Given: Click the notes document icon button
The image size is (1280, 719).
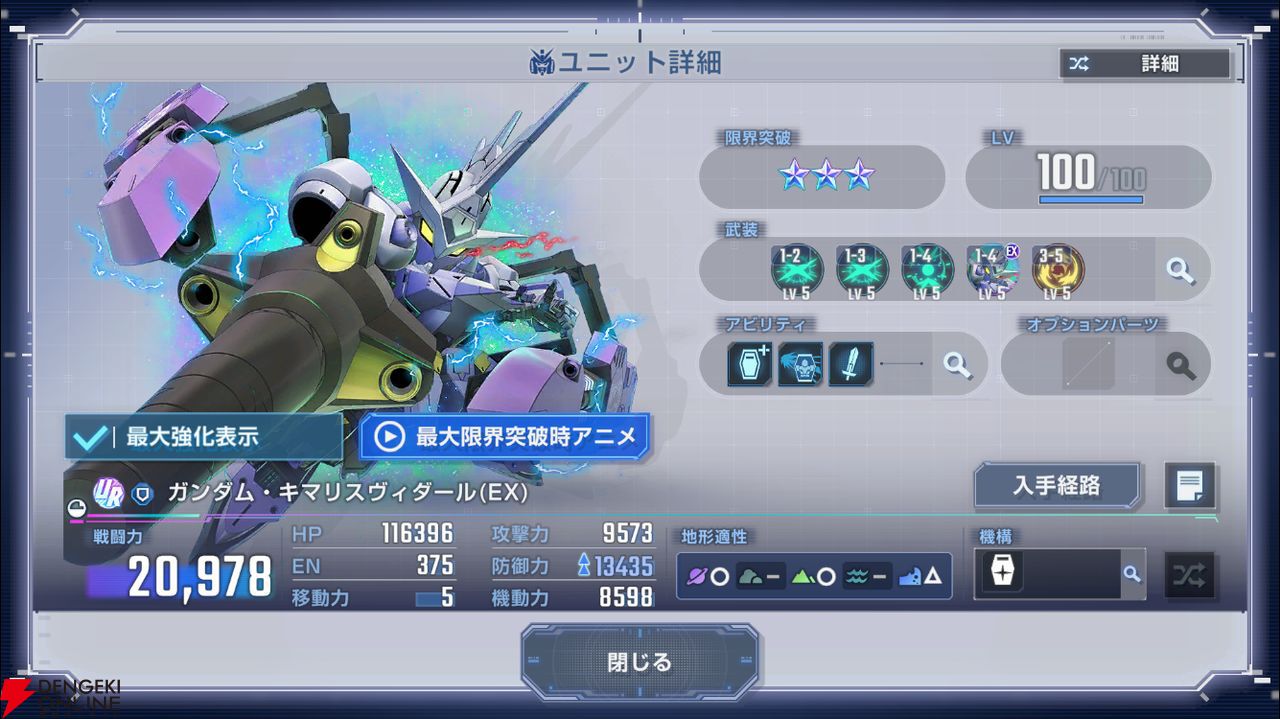Looking at the screenshot, I should (1190, 486).
